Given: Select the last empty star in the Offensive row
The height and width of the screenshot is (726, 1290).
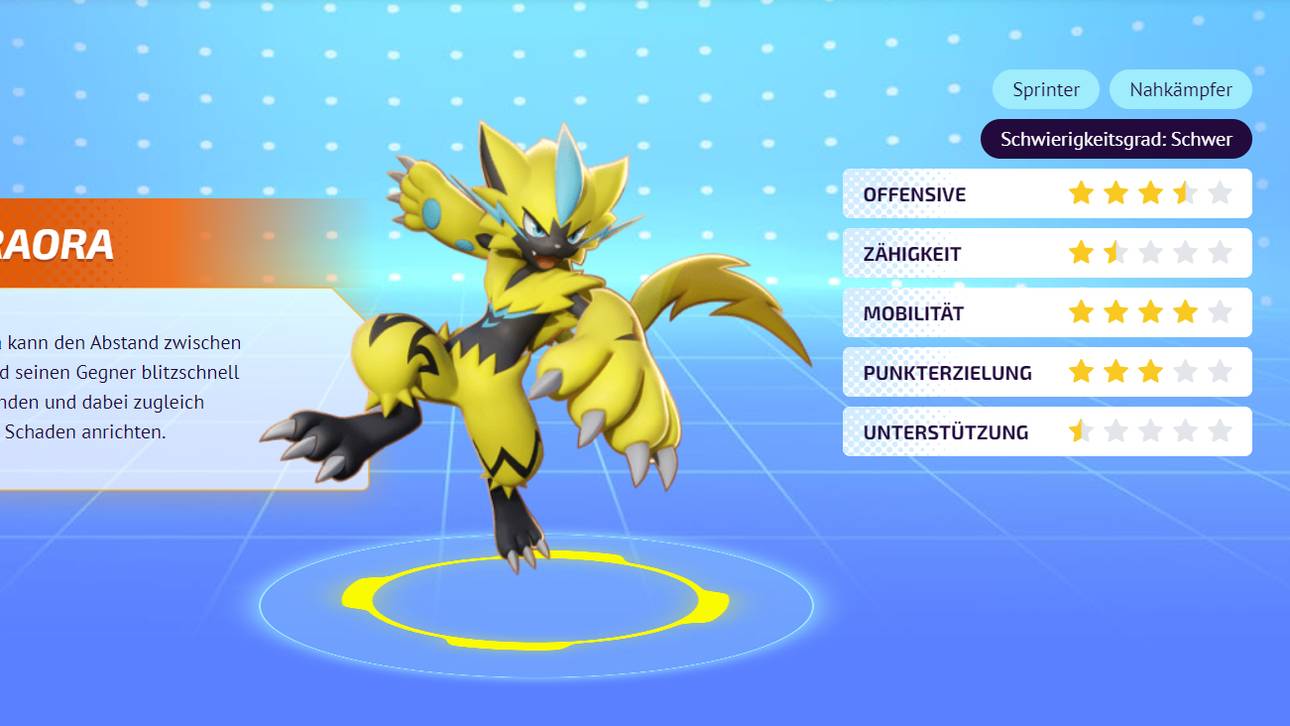Looking at the screenshot, I should (1221, 193).
